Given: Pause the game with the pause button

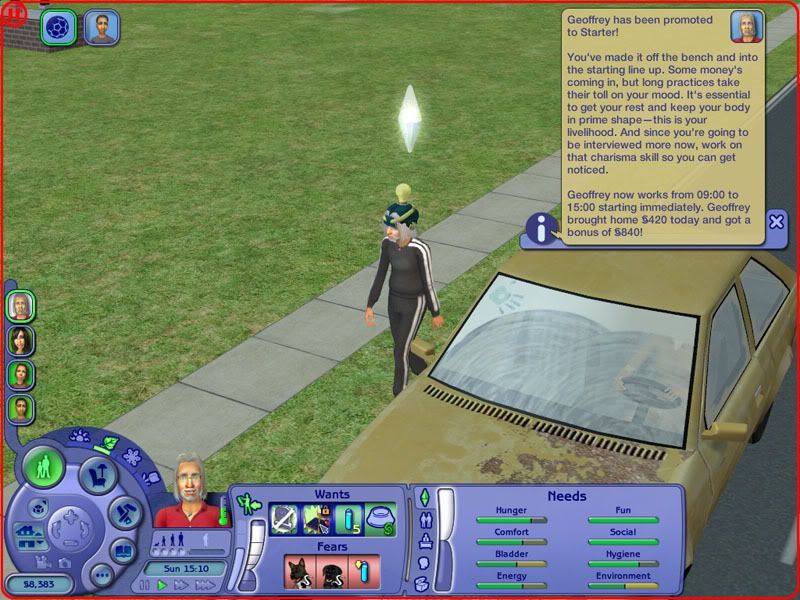Looking at the screenshot, I should tap(146, 585).
